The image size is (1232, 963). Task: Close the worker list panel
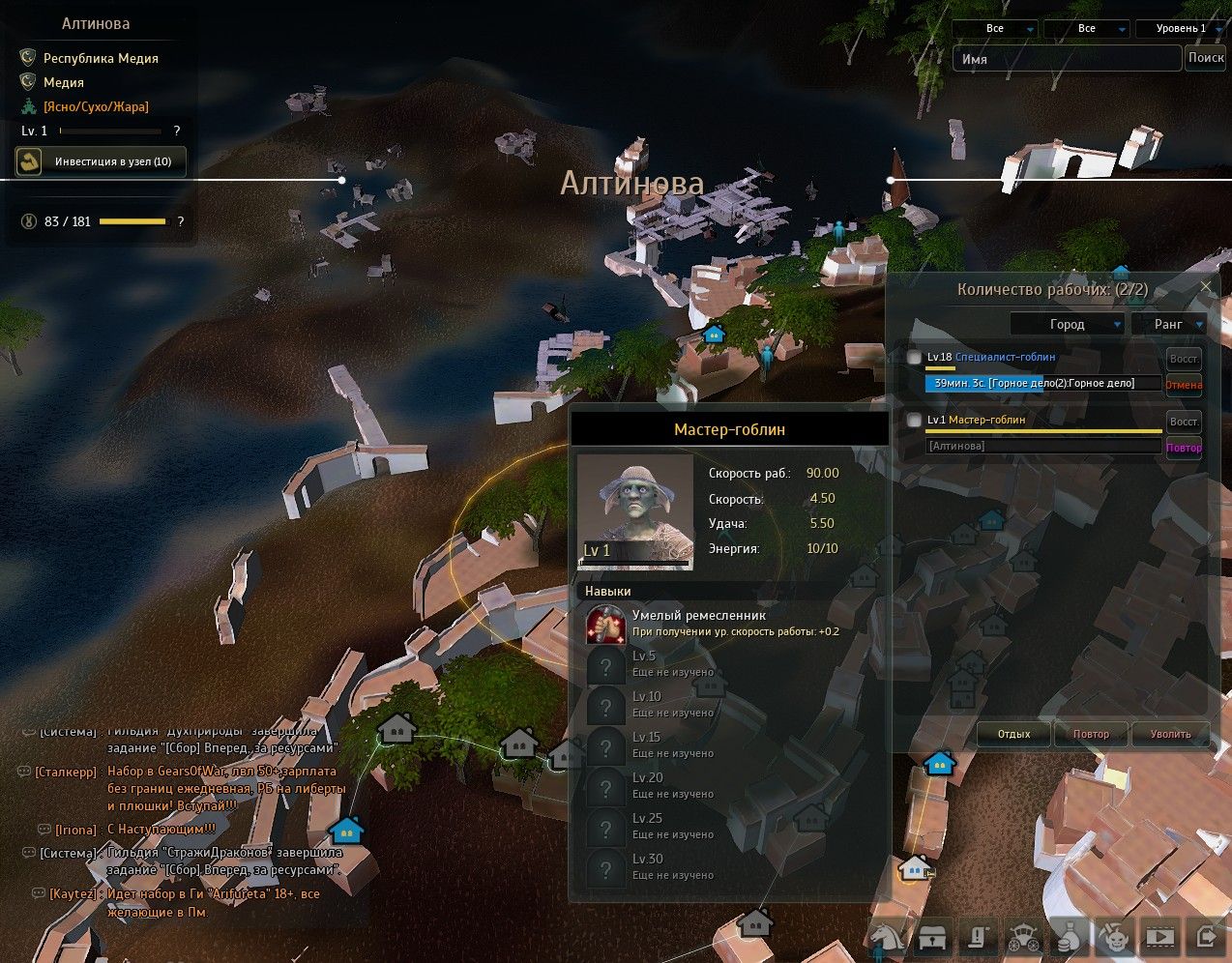click(1206, 287)
